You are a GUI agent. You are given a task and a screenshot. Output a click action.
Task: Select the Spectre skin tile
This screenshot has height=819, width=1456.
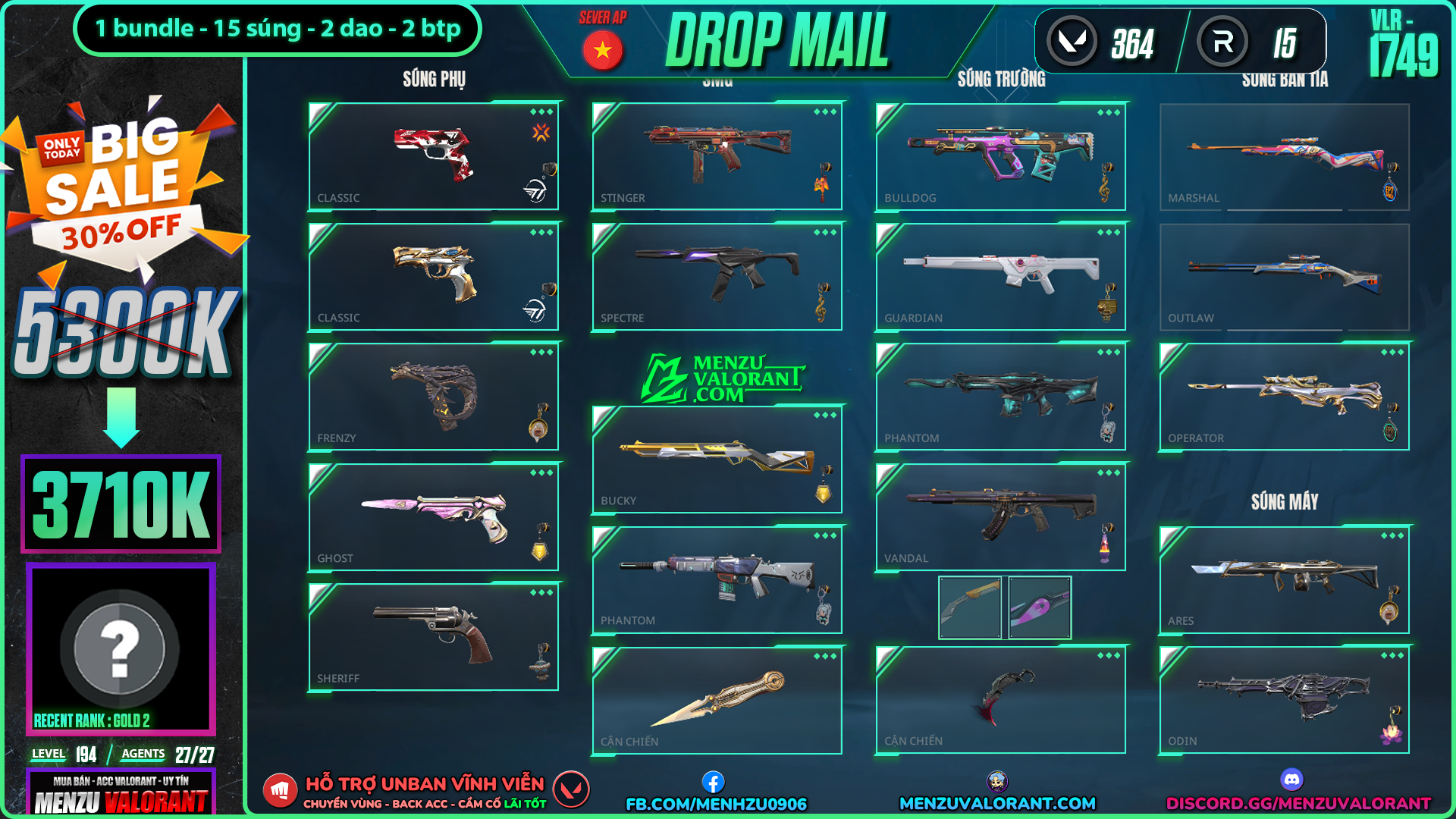click(717, 277)
